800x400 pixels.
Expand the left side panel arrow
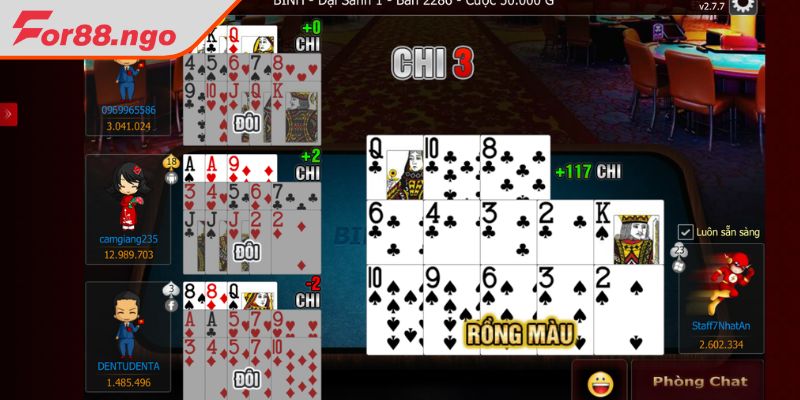coord(8,114)
